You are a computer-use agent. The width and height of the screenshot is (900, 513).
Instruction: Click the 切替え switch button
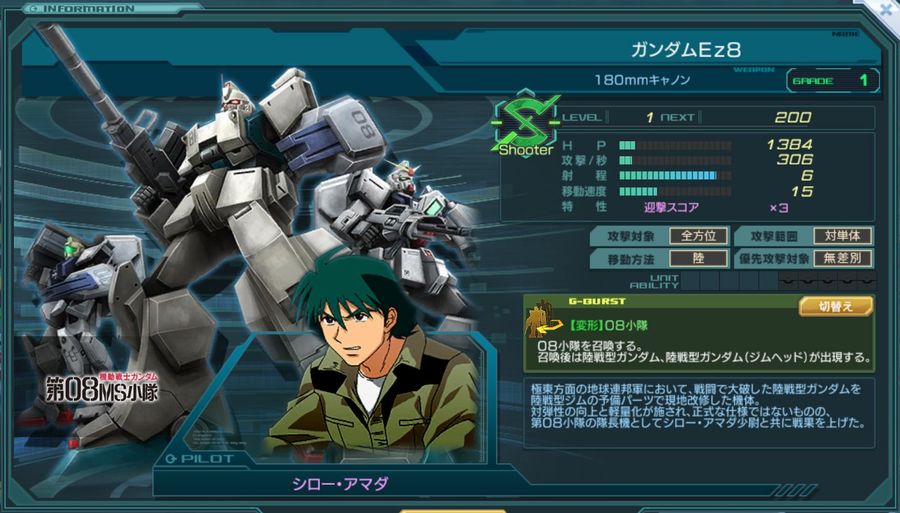tap(835, 307)
